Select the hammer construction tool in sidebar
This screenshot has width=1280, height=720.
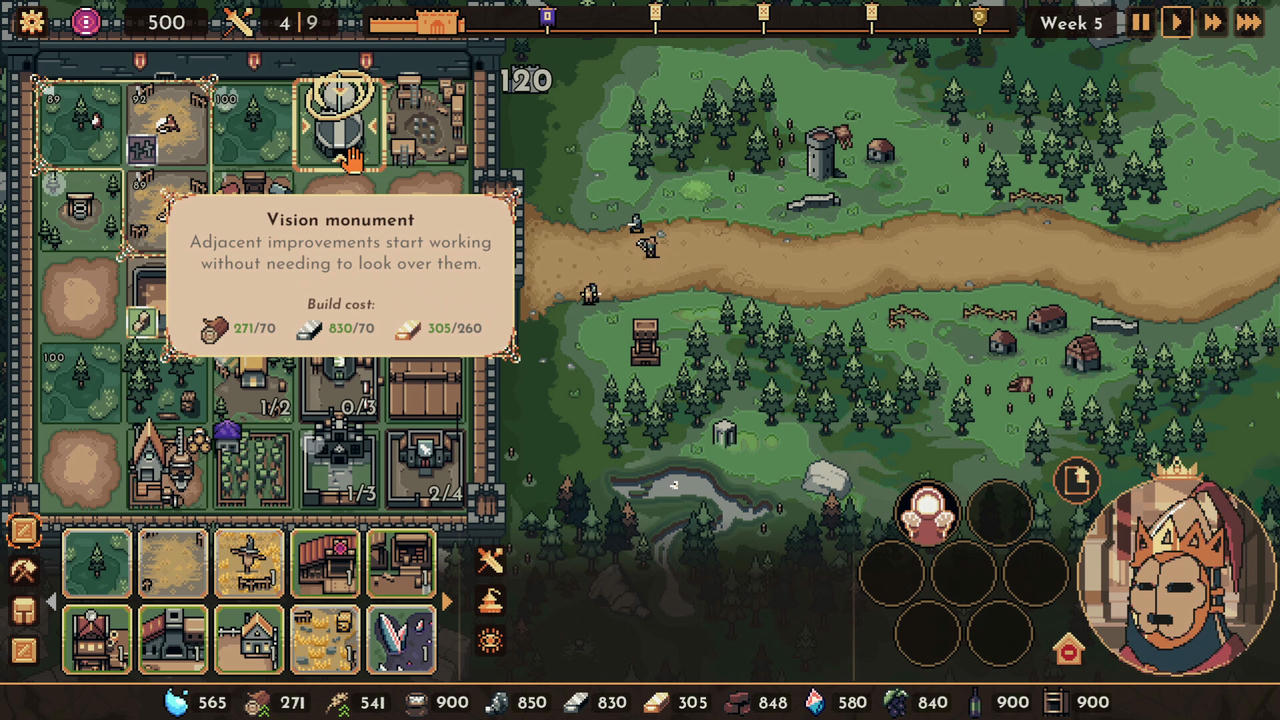click(25, 570)
